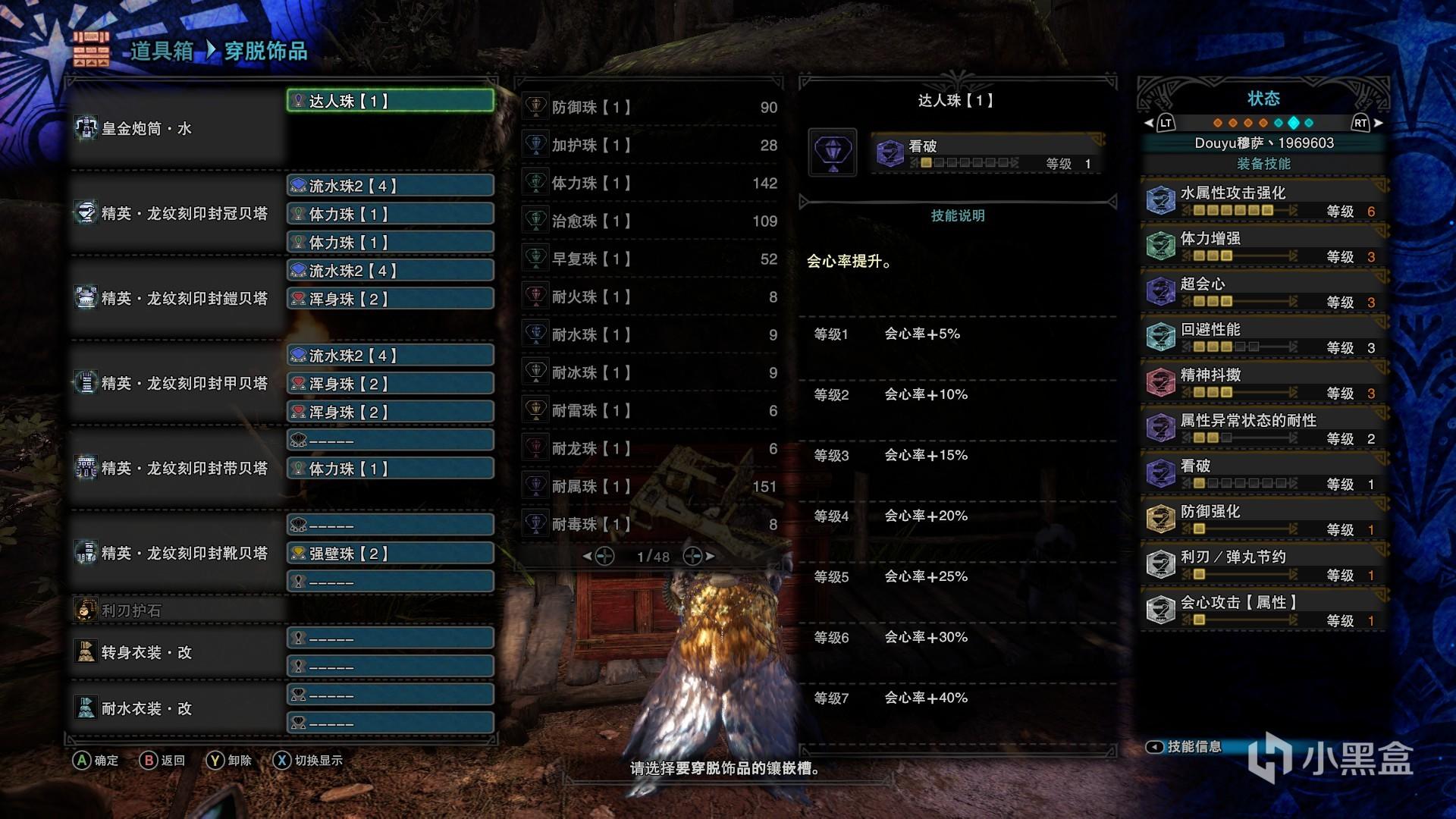Choose the 强壁珠【2】 decoration slot

391,554
